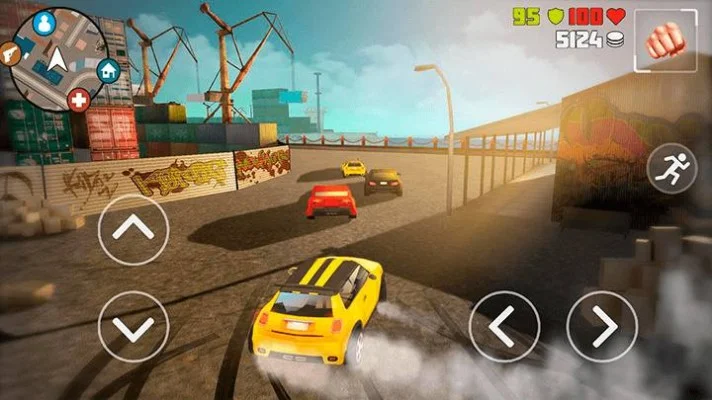Image resolution: width=712 pixels, height=400 pixels.
Task: Select the red medical cross minimap marker
Action: pyautogui.click(x=79, y=101)
